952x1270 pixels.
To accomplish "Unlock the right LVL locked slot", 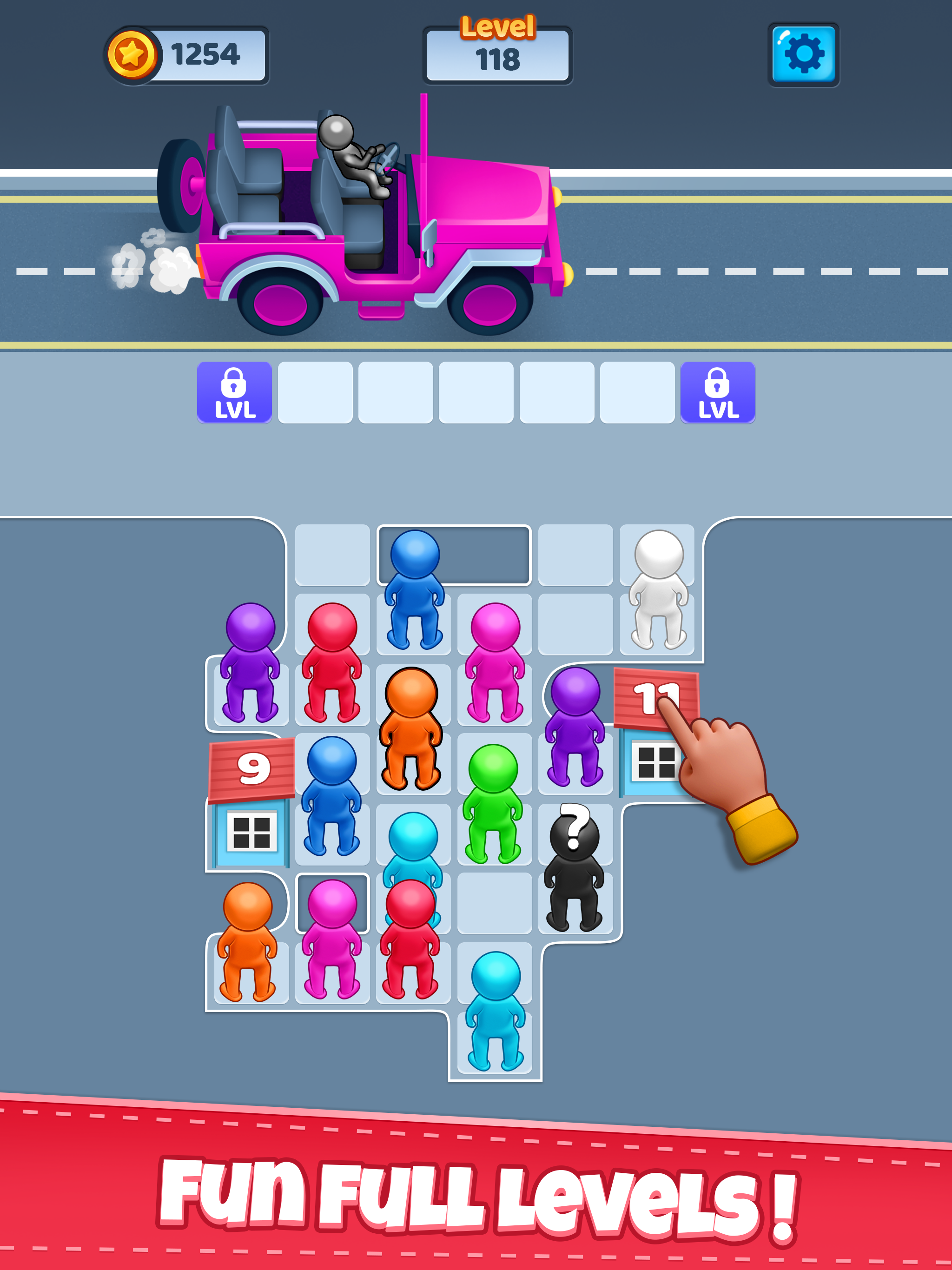I will [717, 393].
